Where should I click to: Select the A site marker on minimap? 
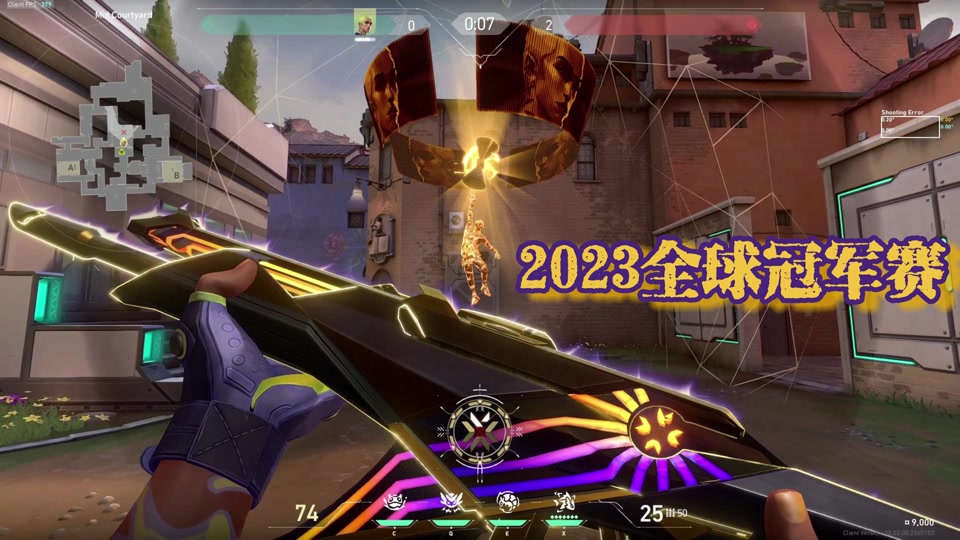tap(71, 168)
